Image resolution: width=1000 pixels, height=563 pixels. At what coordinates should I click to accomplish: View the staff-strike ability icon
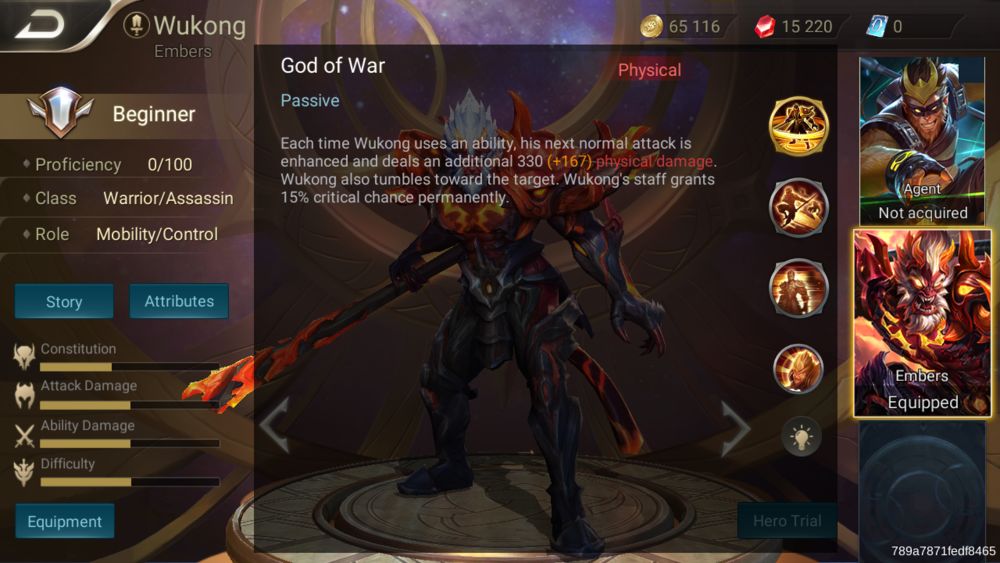tap(798, 207)
